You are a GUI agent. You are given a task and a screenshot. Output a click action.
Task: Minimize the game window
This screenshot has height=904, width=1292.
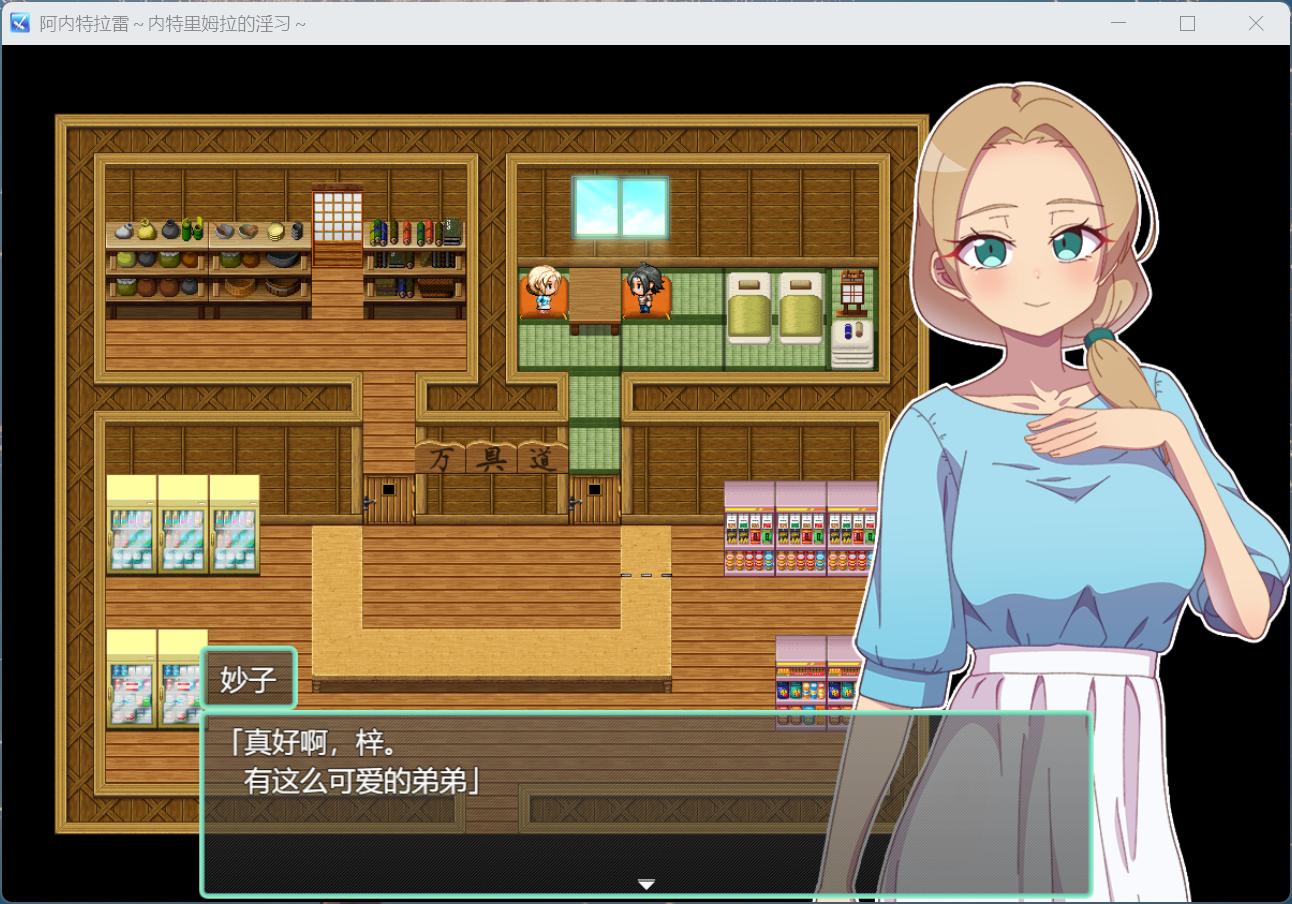(x=1119, y=23)
